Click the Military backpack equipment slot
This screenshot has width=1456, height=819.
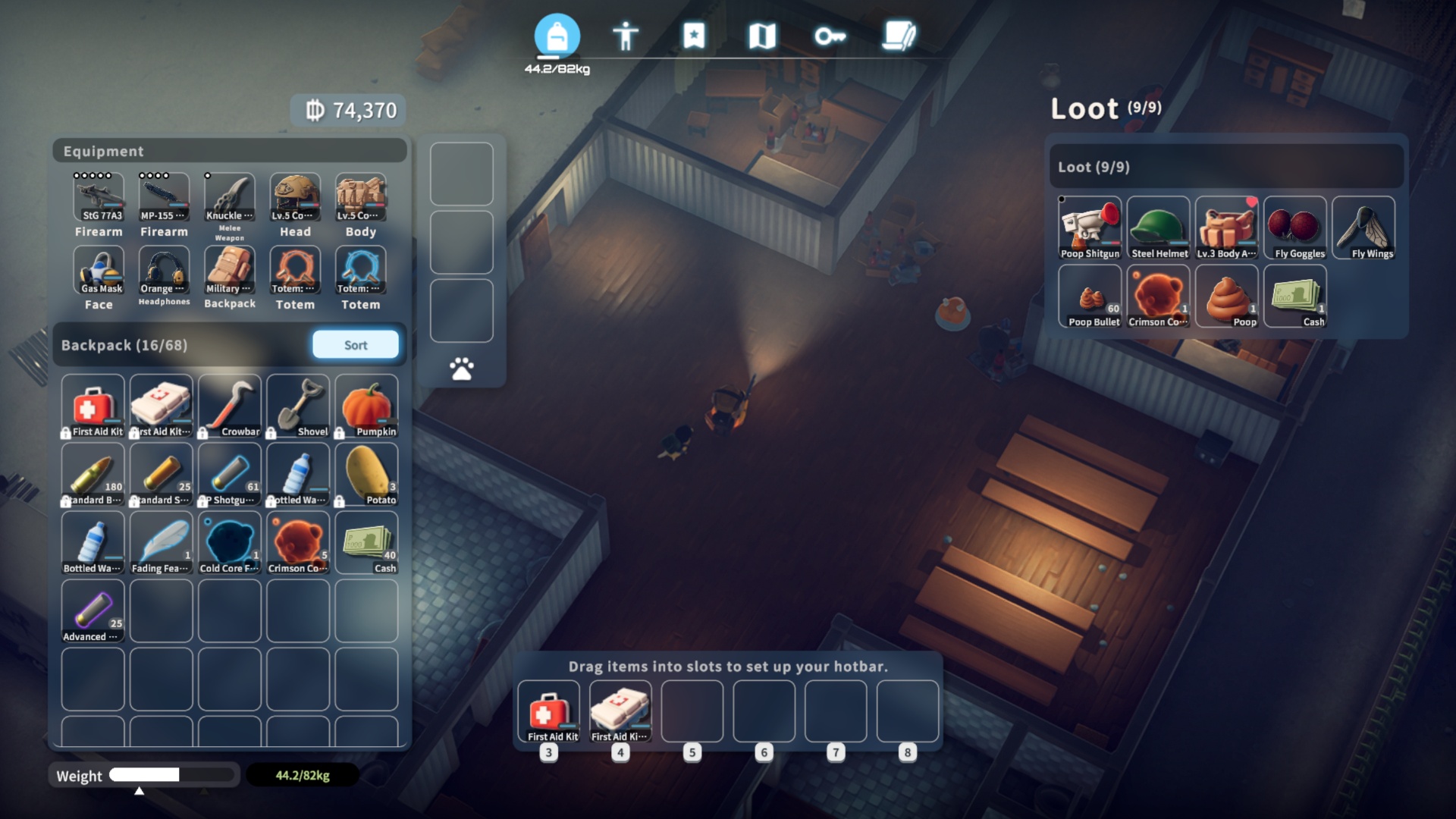coord(230,271)
